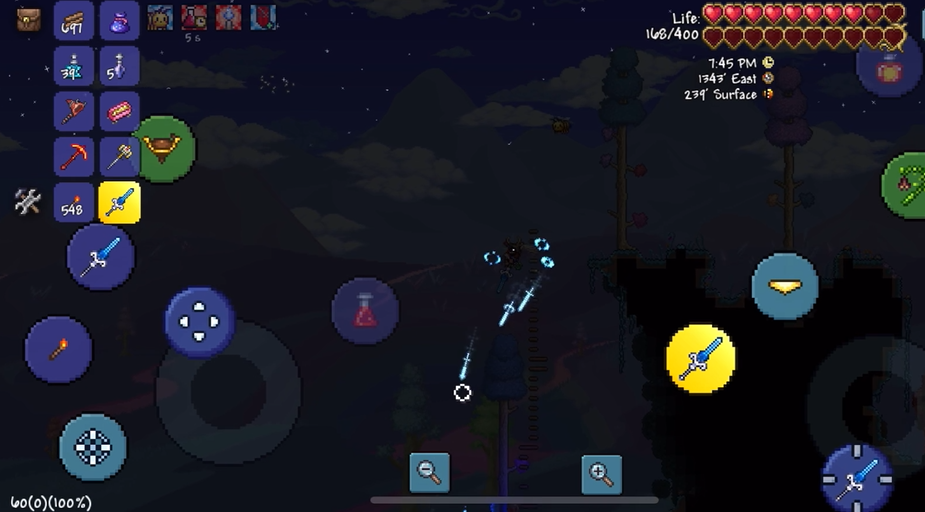
Task: Tap the yellow sword attack button
Action: point(700,358)
